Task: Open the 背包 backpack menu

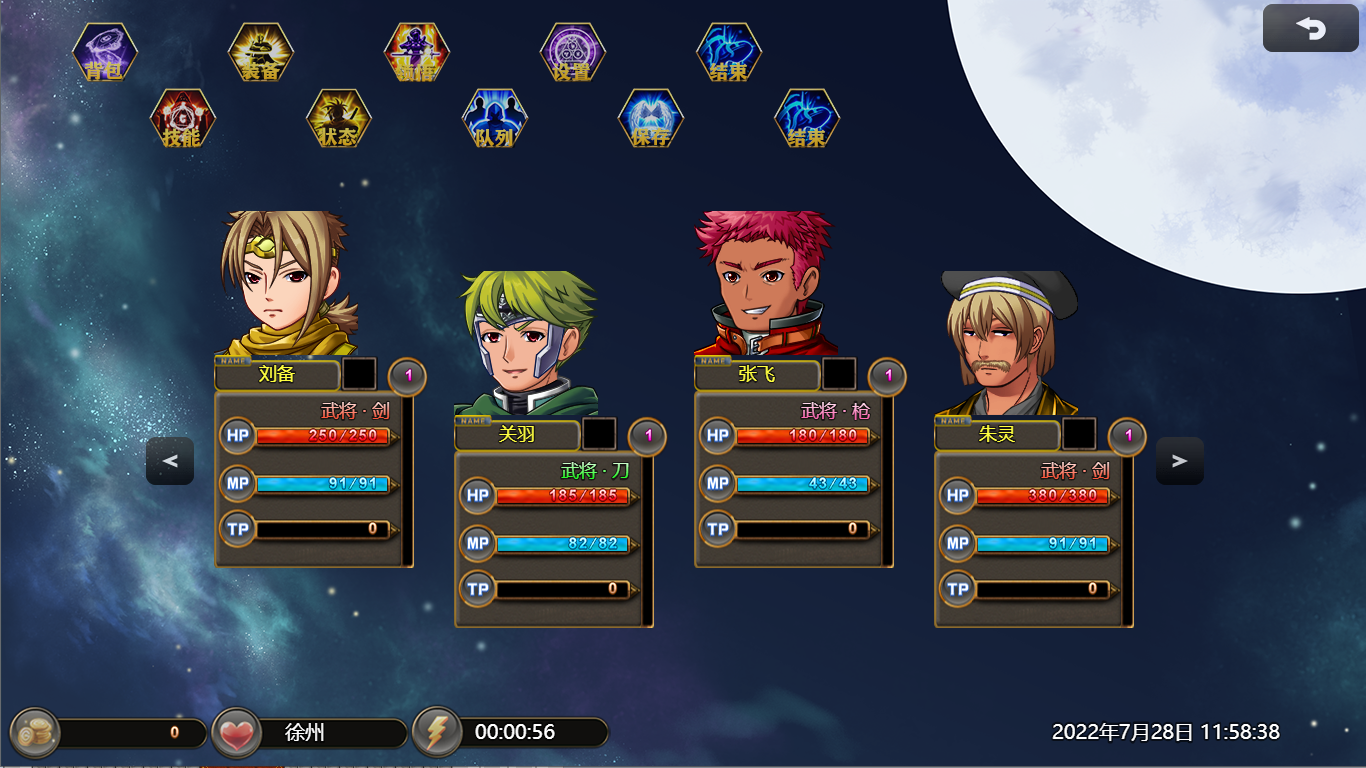Action: [105, 52]
